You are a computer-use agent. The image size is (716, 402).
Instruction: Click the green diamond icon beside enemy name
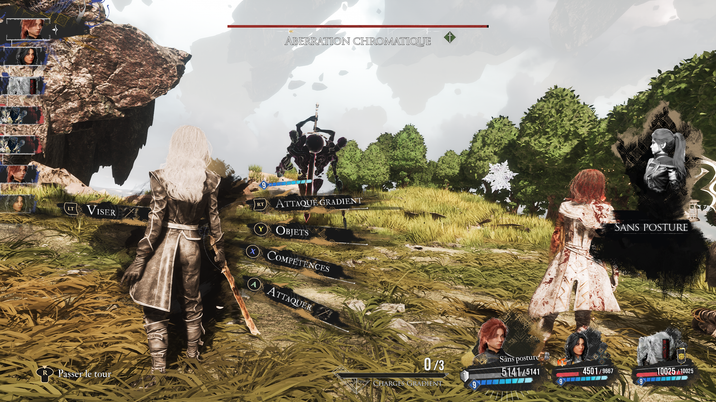click(450, 38)
